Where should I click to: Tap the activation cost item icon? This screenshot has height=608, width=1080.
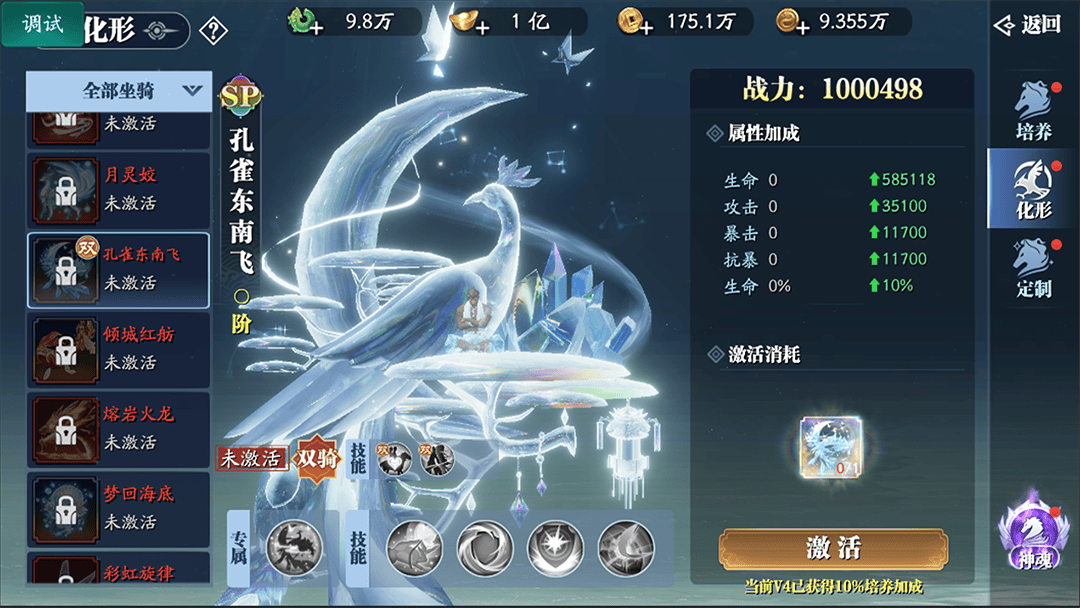pyautogui.click(x=833, y=447)
